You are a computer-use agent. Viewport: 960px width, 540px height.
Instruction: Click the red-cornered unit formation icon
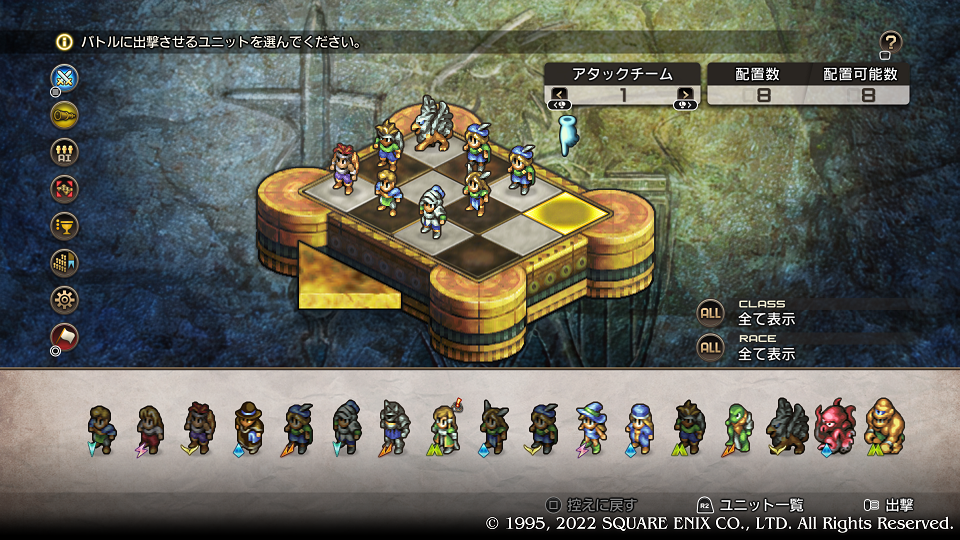(65, 188)
